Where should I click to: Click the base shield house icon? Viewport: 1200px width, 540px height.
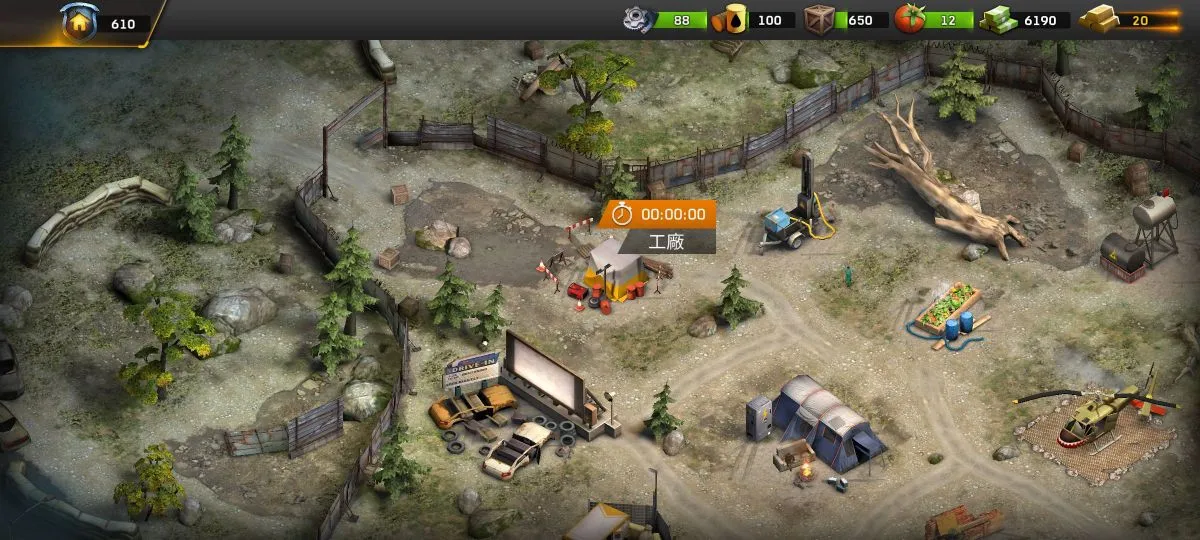[79, 22]
